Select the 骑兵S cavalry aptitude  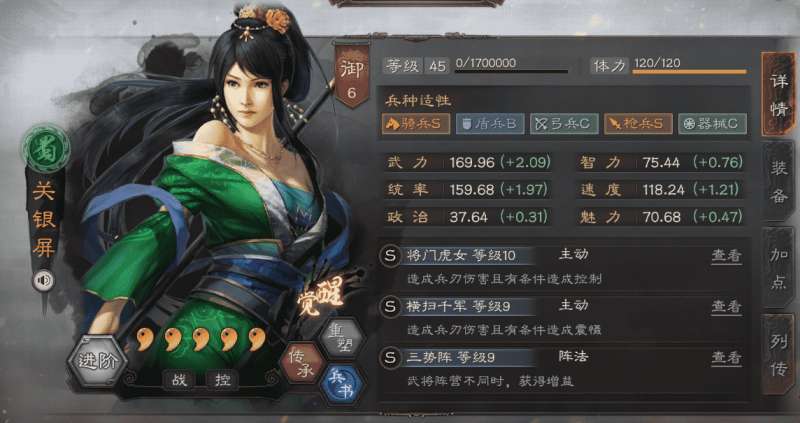416,123
